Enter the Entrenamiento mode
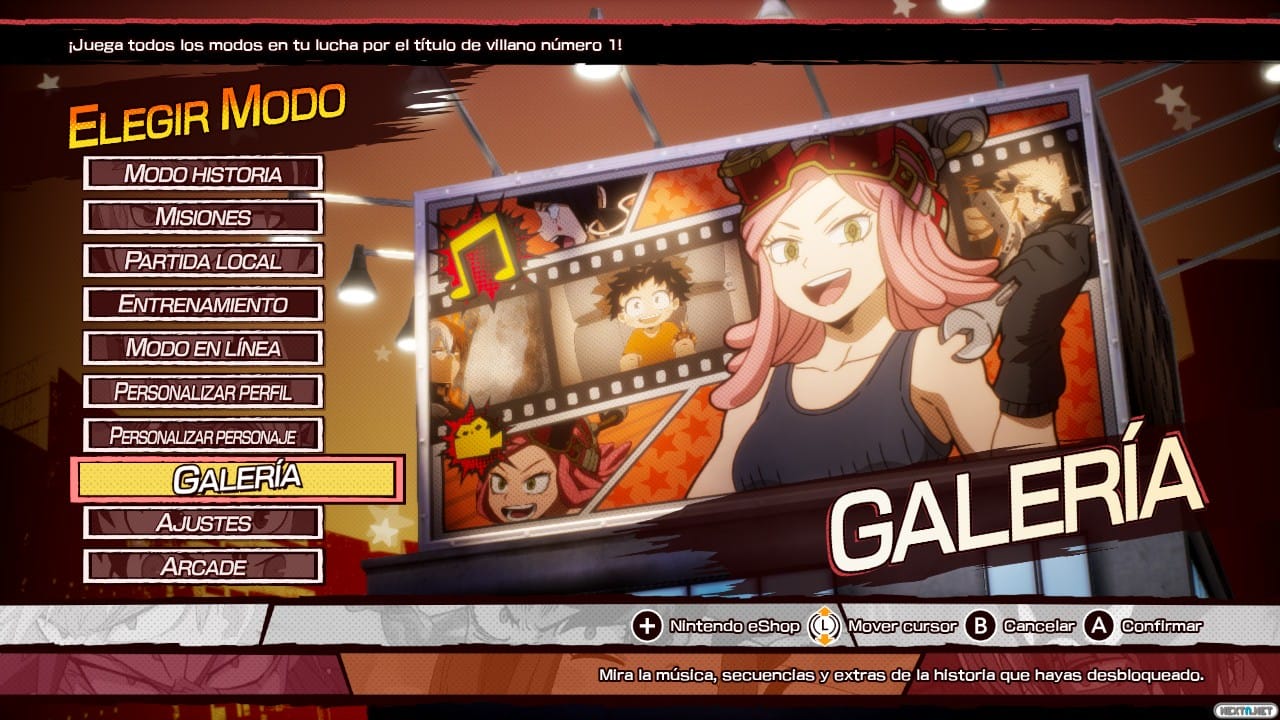1280x720 pixels. (203, 304)
